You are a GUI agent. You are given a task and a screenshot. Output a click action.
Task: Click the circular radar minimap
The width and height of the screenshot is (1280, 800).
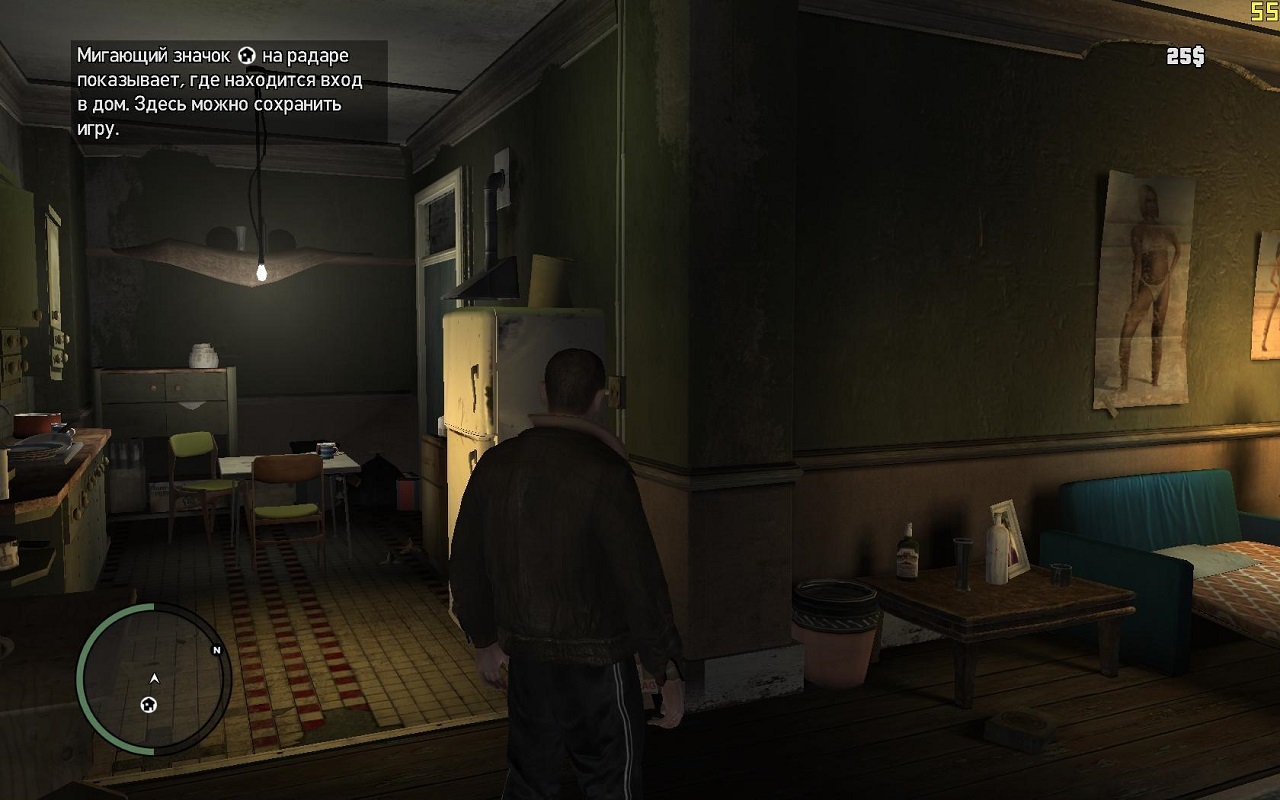click(x=153, y=679)
